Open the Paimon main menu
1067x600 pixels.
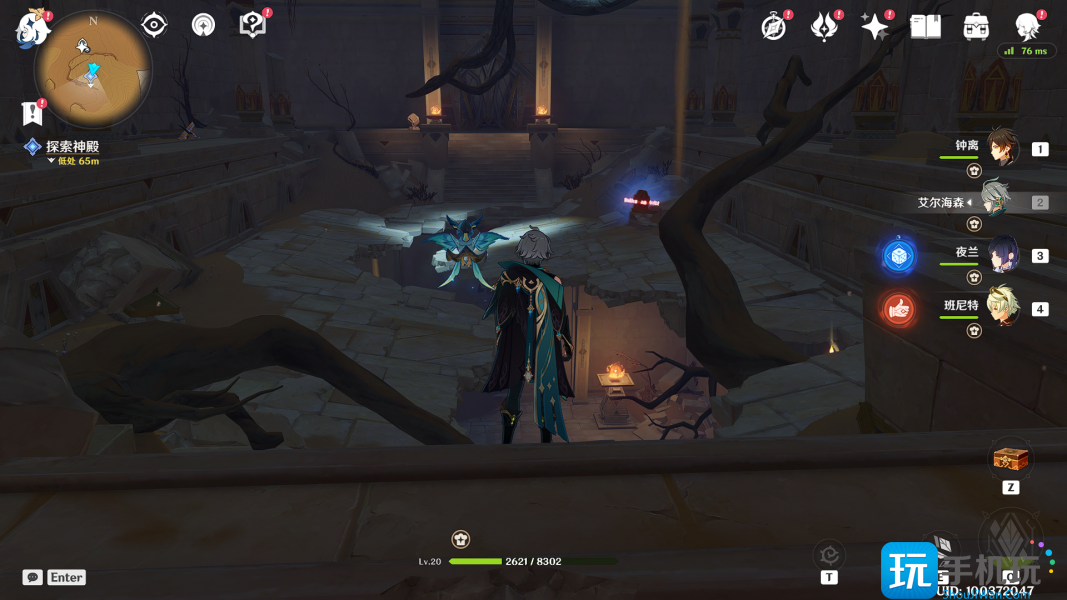[x=32, y=28]
